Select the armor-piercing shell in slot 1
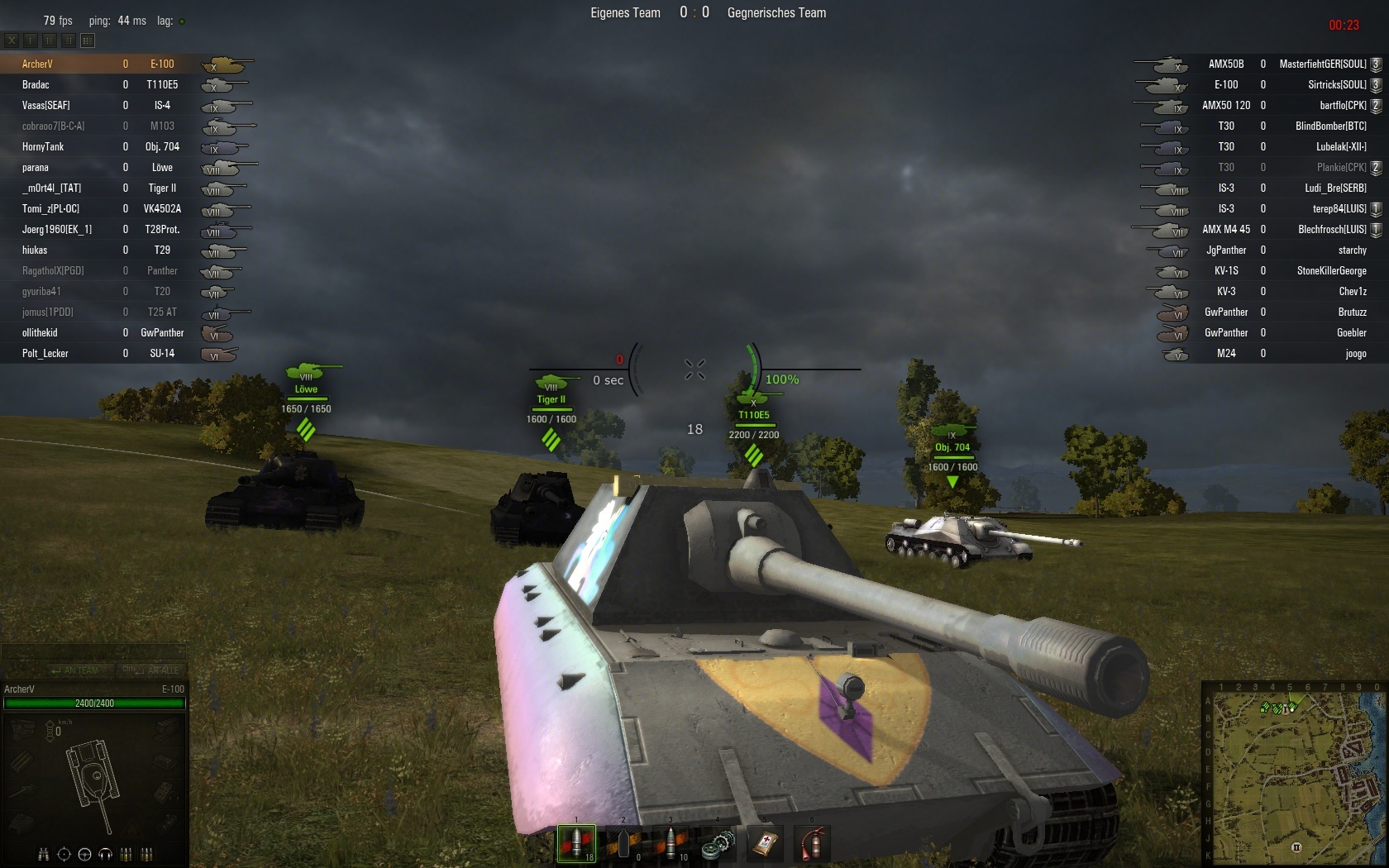The height and width of the screenshot is (868, 1389). click(x=576, y=843)
